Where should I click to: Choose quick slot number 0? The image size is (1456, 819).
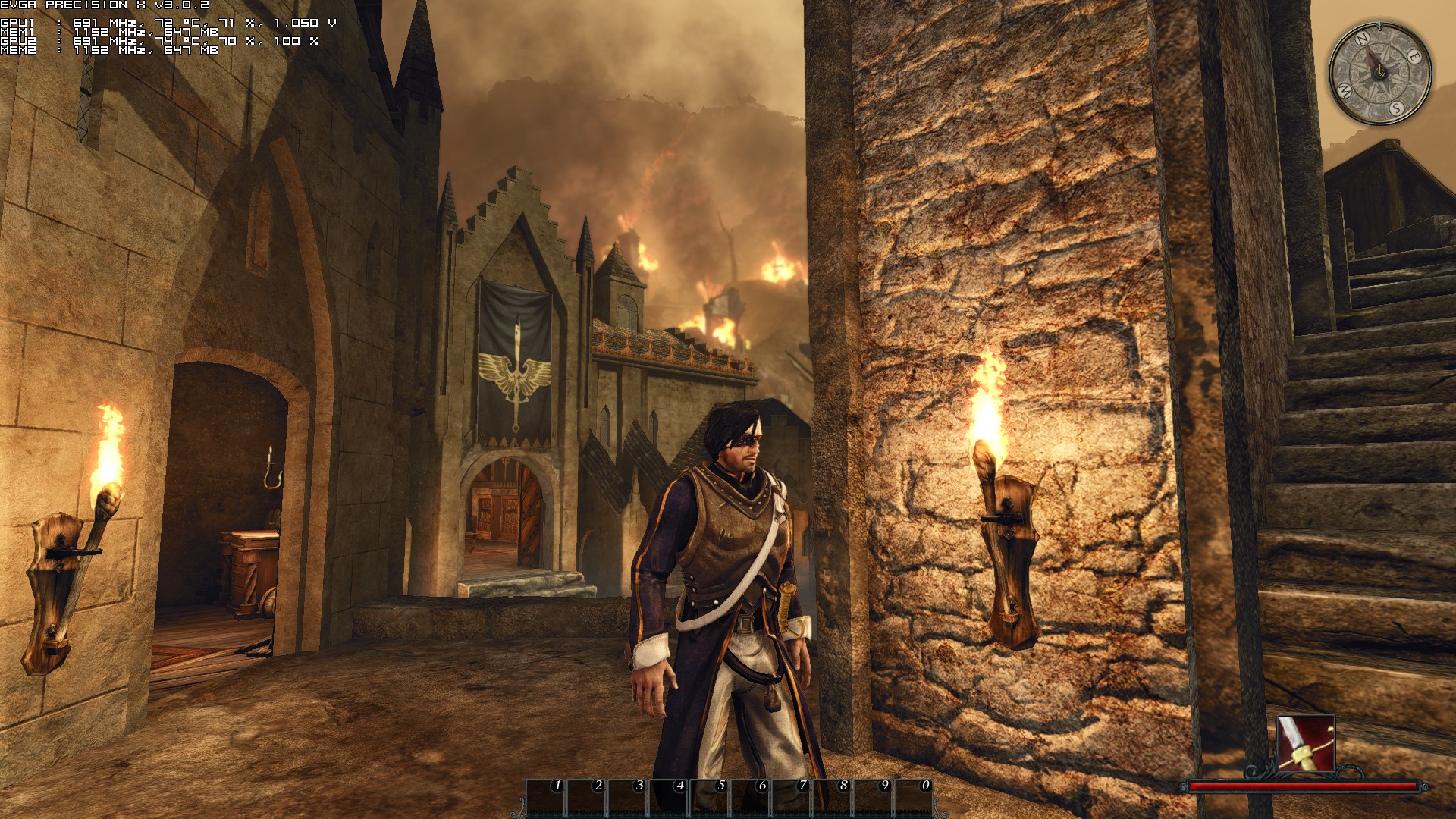[915, 799]
